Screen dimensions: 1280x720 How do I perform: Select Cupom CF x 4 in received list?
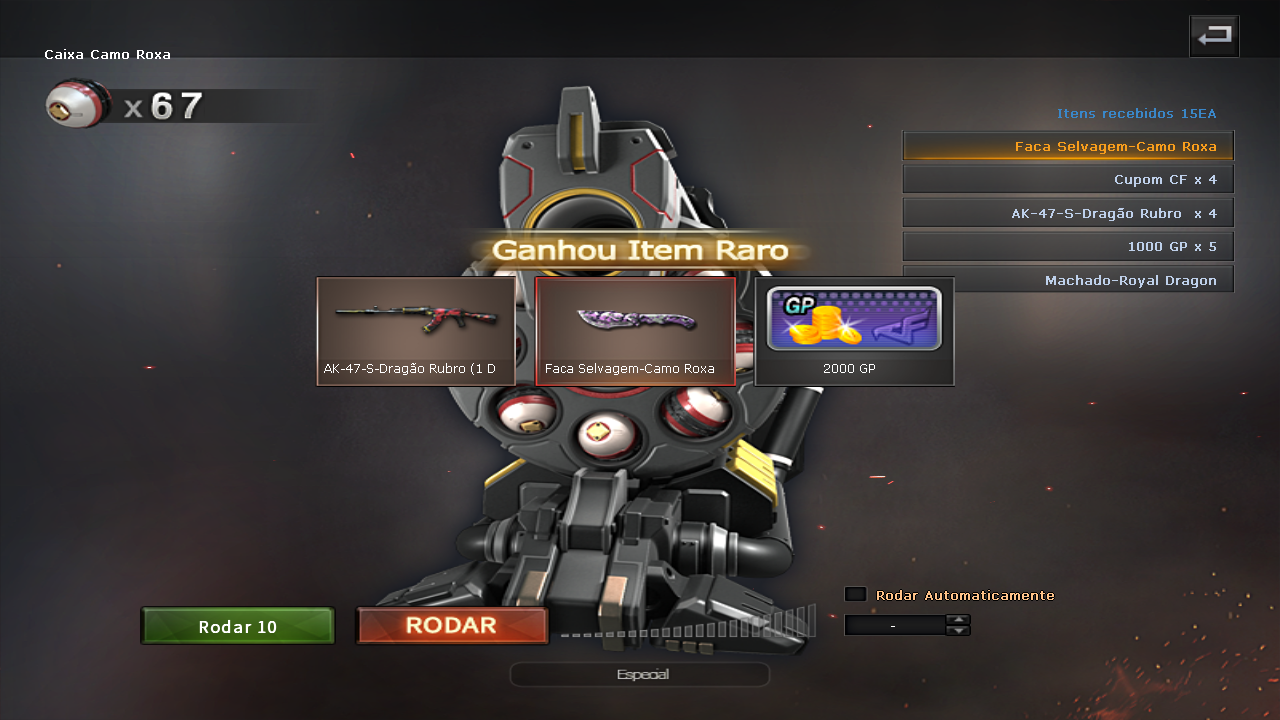pos(1068,180)
